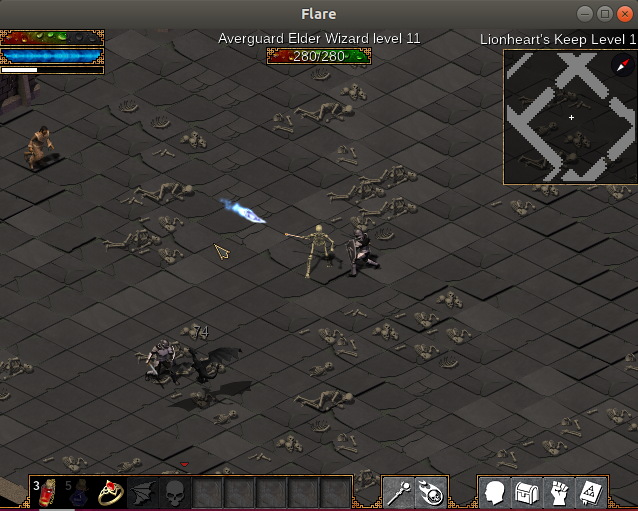The height and width of the screenshot is (511, 638).
Task: Select the bat wing ability slot
Action: [143, 493]
